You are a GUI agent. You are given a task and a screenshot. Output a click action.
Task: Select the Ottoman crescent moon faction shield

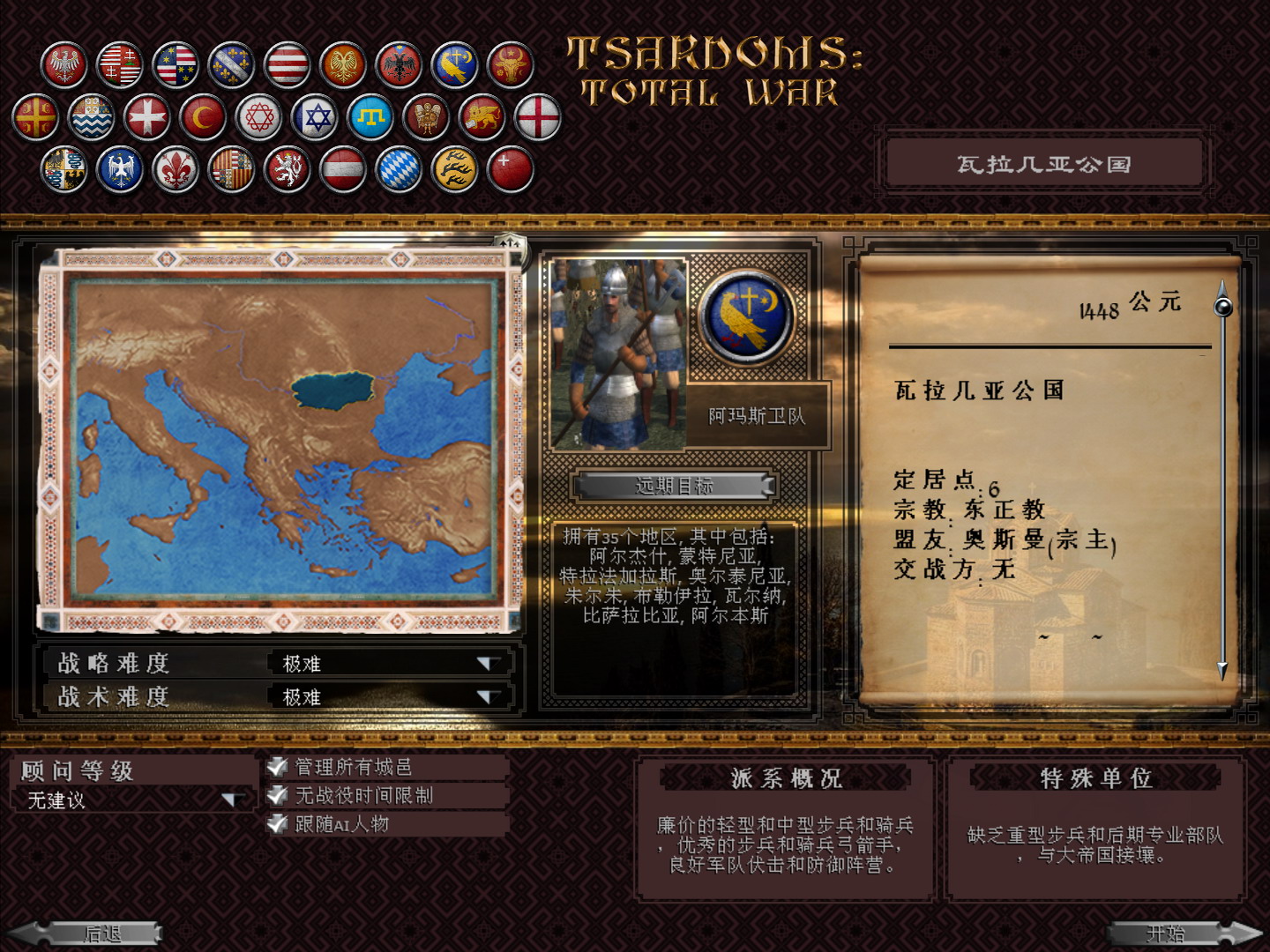click(x=201, y=115)
